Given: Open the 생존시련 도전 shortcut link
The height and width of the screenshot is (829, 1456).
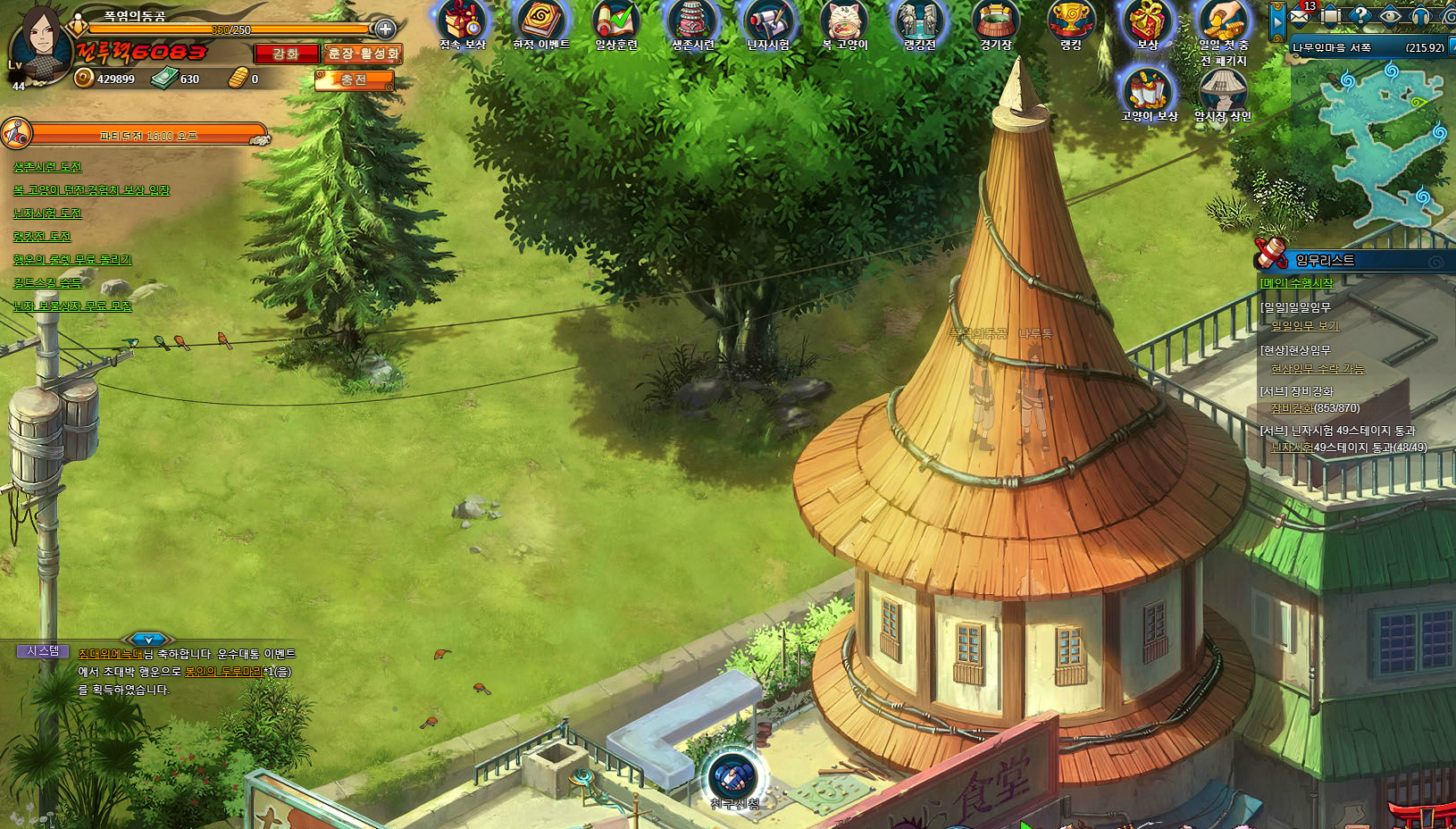Looking at the screenshot, I should click(47, 167).
